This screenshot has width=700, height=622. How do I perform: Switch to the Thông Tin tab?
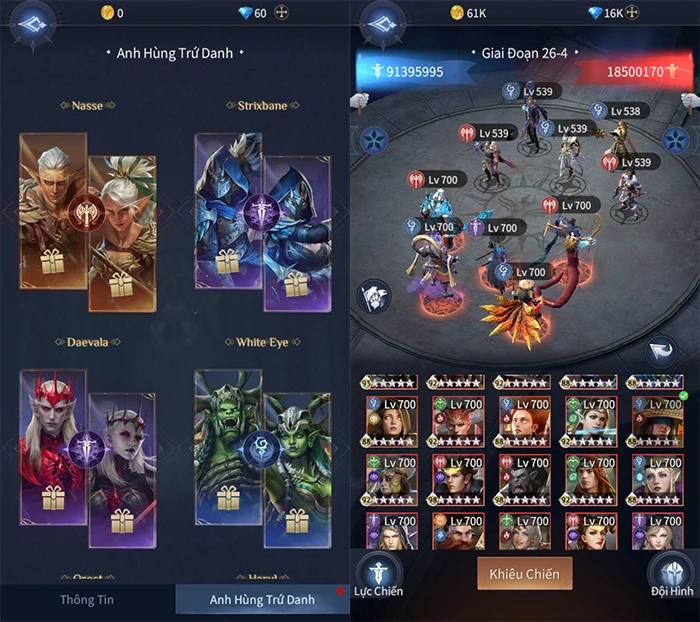(x=89, y=599)
